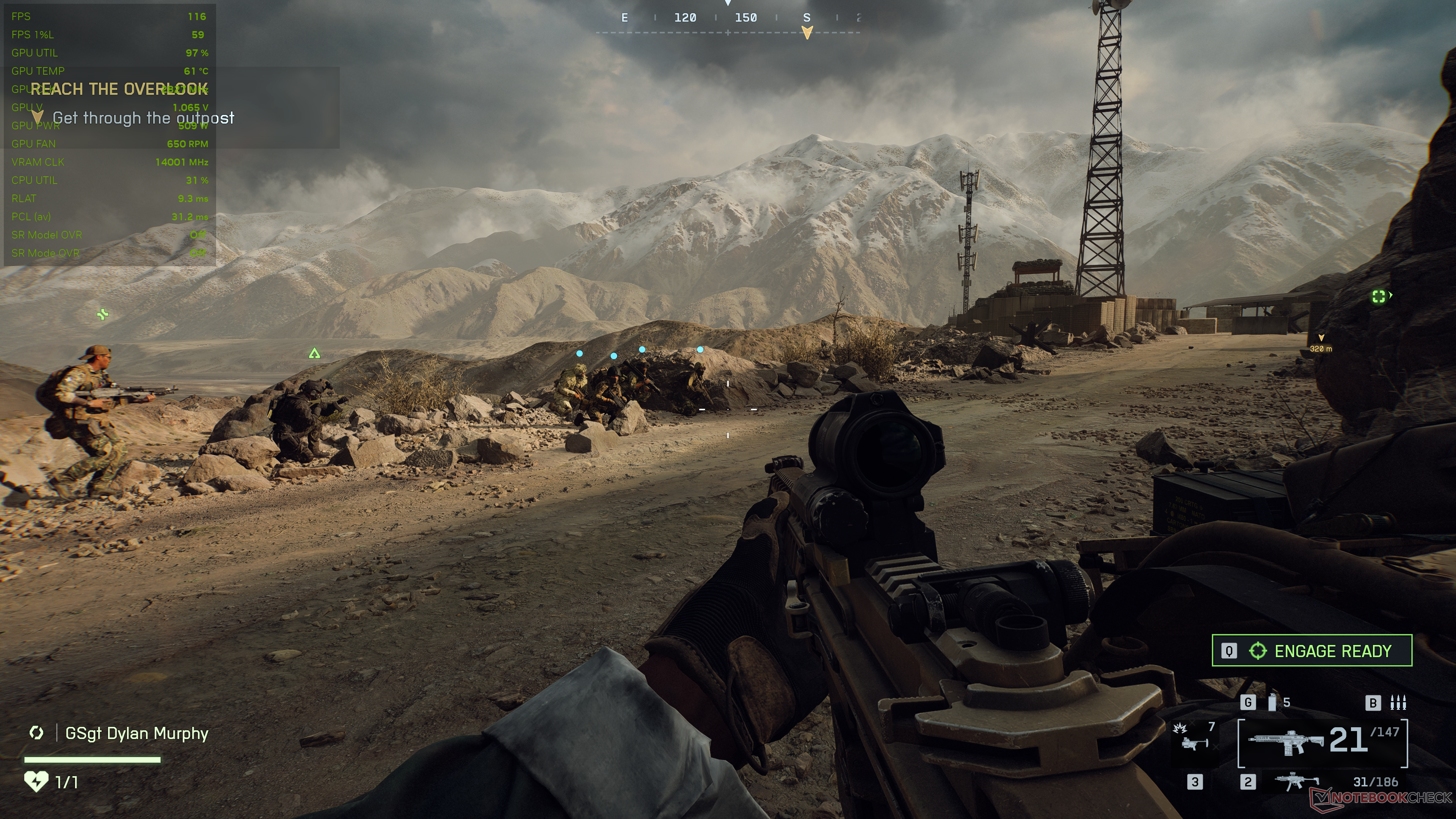Switch to the secondary submachine gun

click(1297, 782)
